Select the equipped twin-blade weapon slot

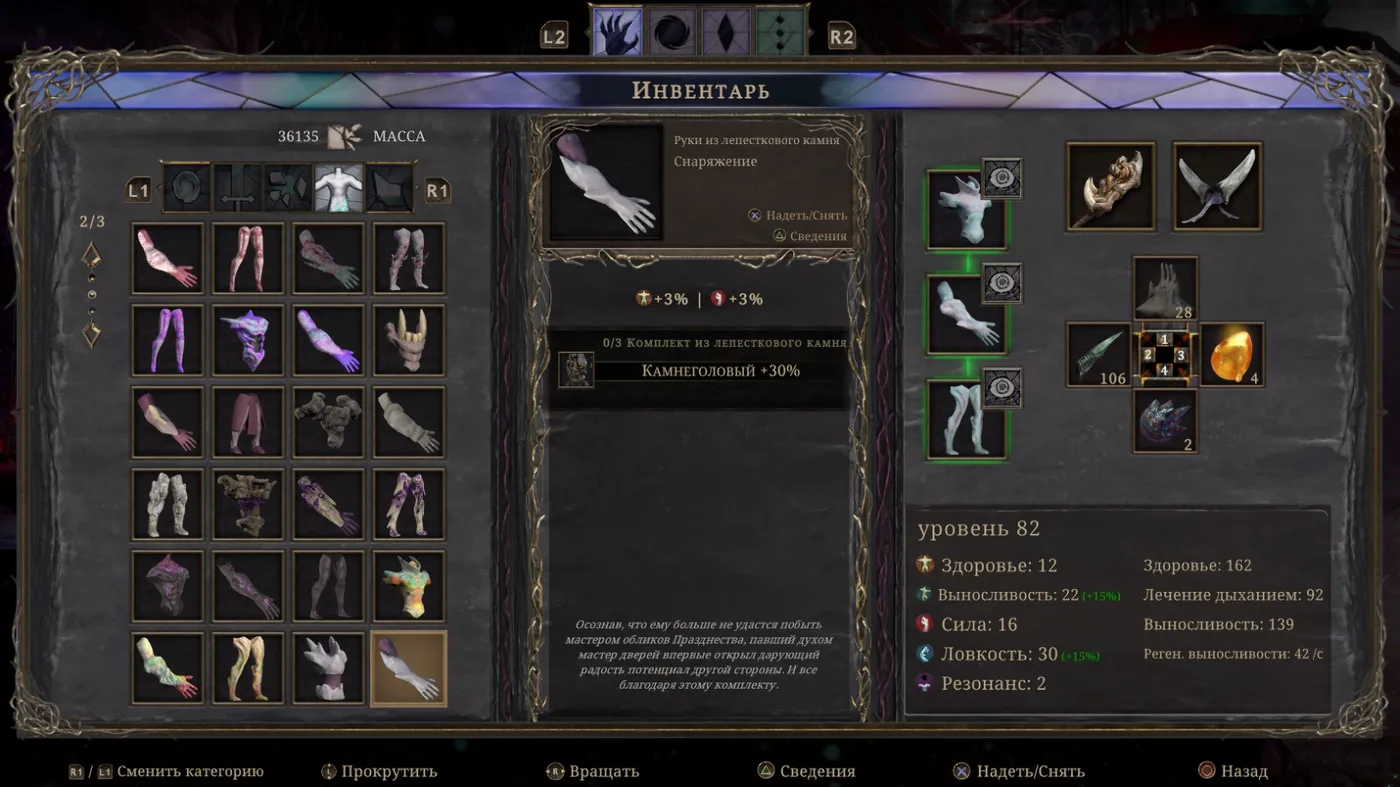(x=1217, y=186)
